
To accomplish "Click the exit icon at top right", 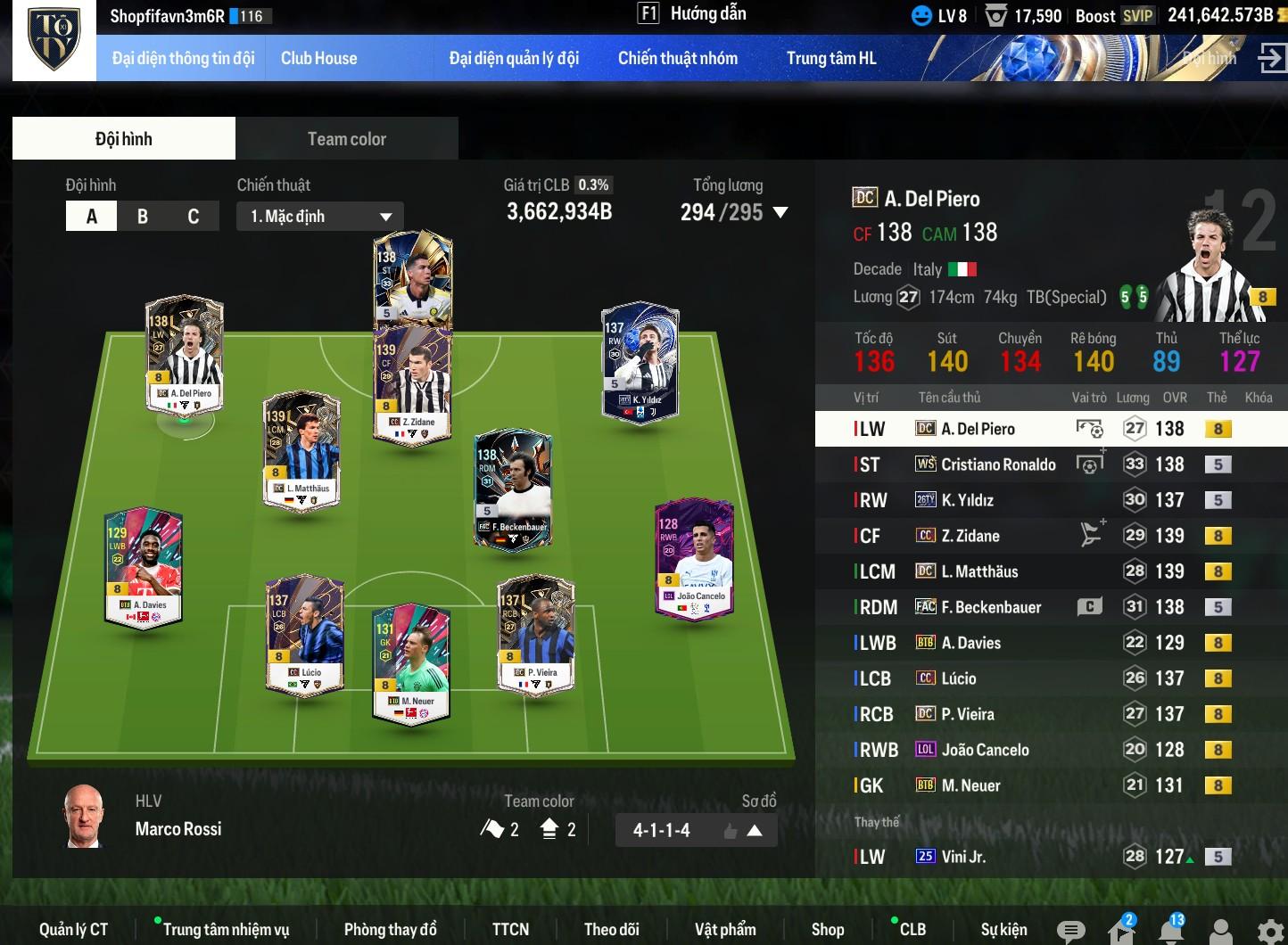I will (1269, 59).
